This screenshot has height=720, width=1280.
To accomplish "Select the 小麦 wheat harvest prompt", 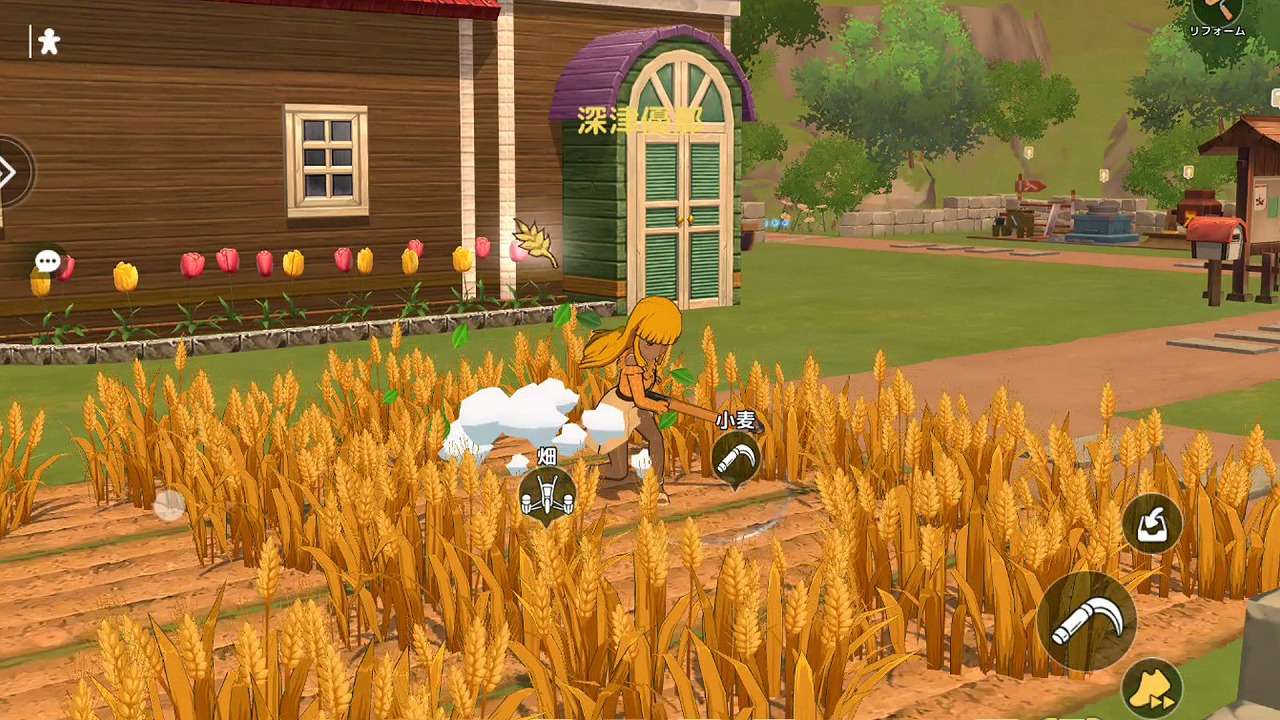I will click(736, 457).
